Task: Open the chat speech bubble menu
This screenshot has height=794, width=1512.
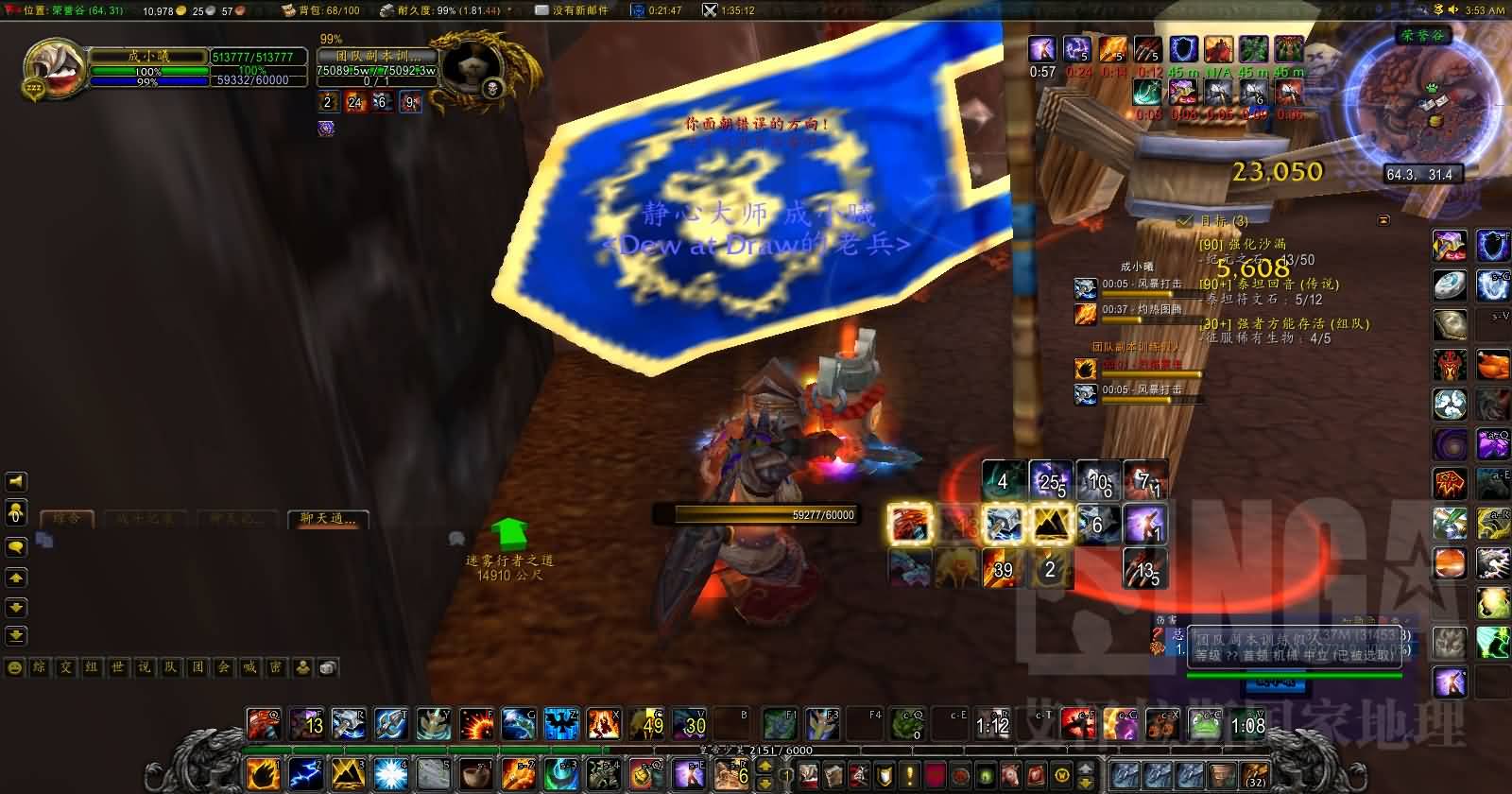Action: click(16, 547)
